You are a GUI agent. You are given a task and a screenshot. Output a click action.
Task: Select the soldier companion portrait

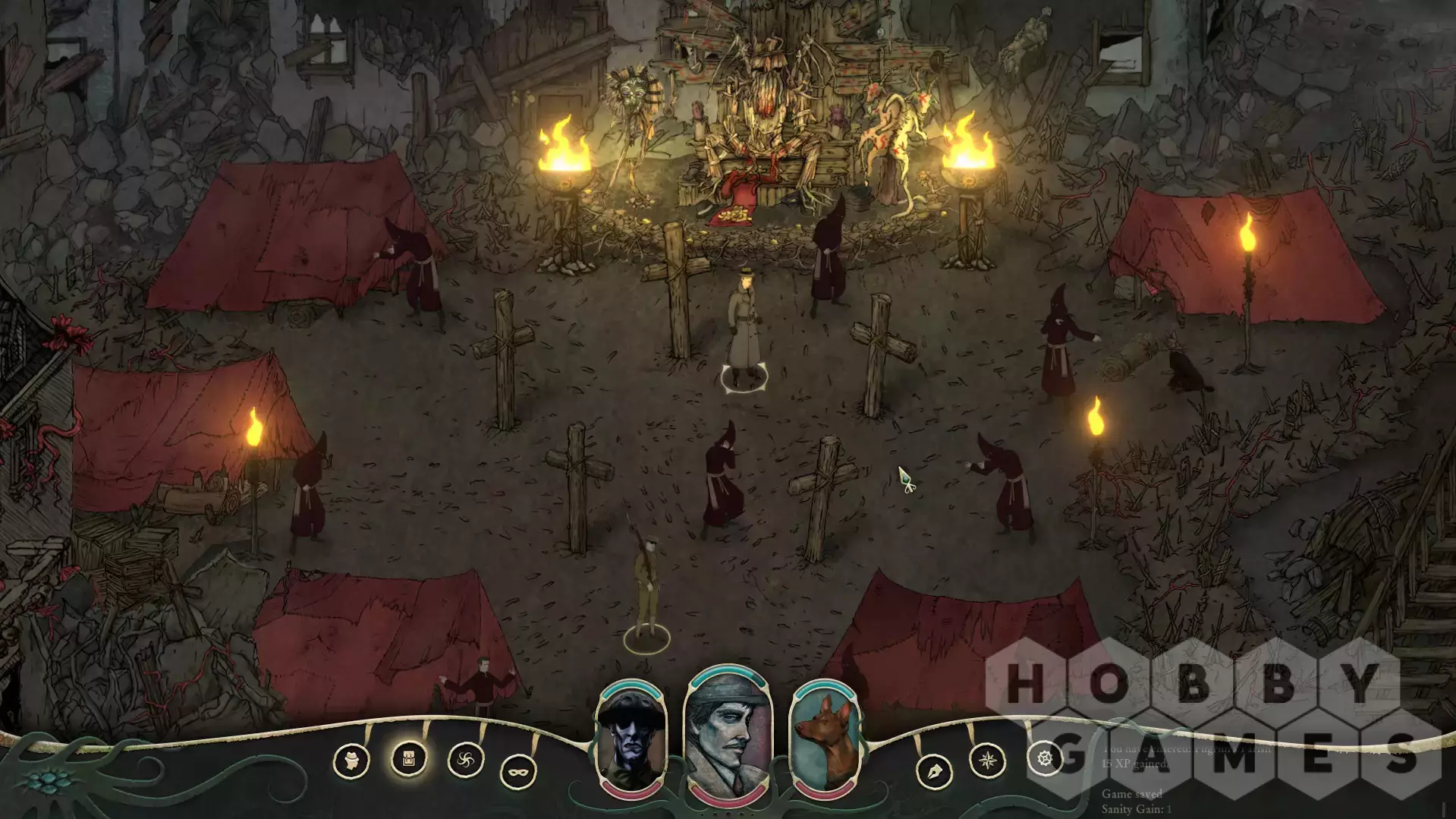[x=631, y=739]
